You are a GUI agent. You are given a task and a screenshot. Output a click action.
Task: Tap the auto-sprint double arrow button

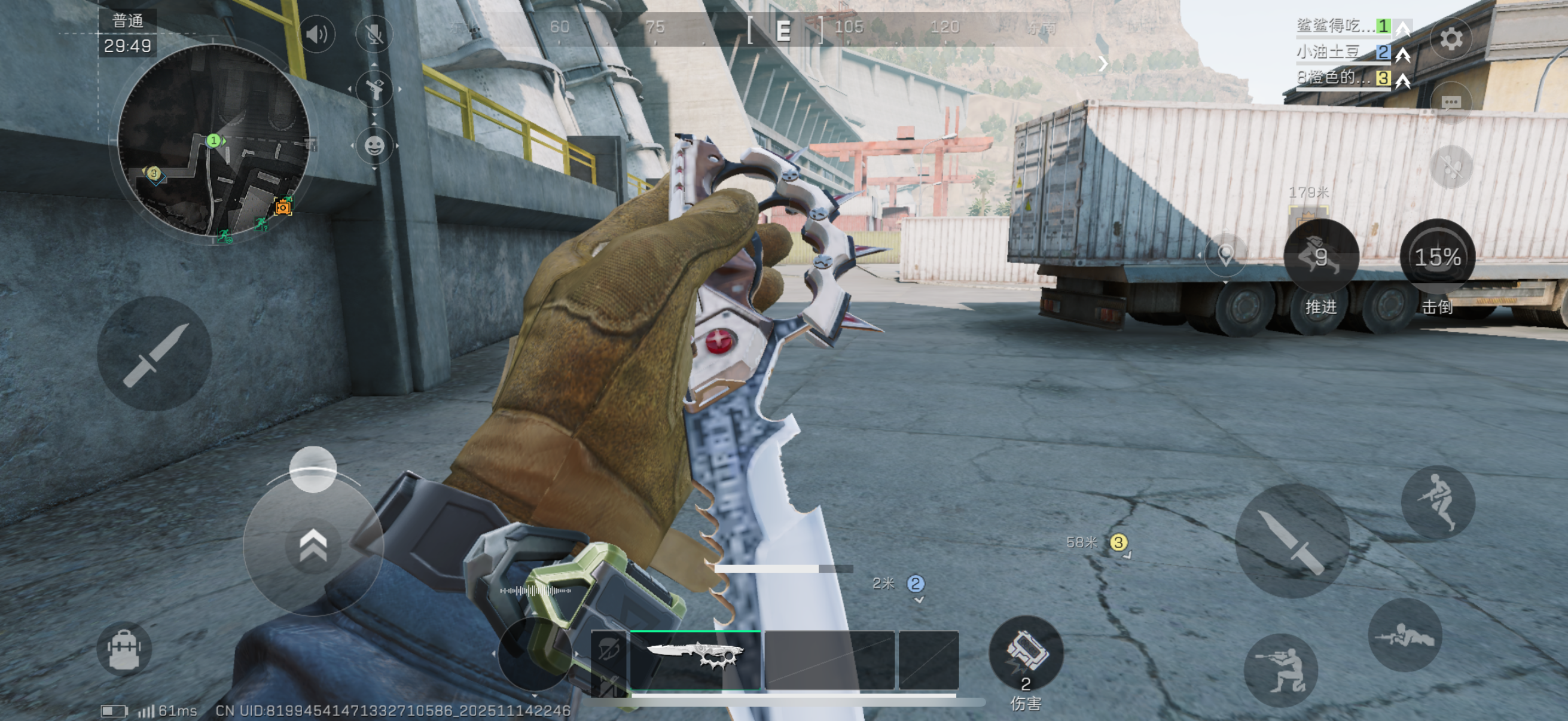[x=313, y=545]
